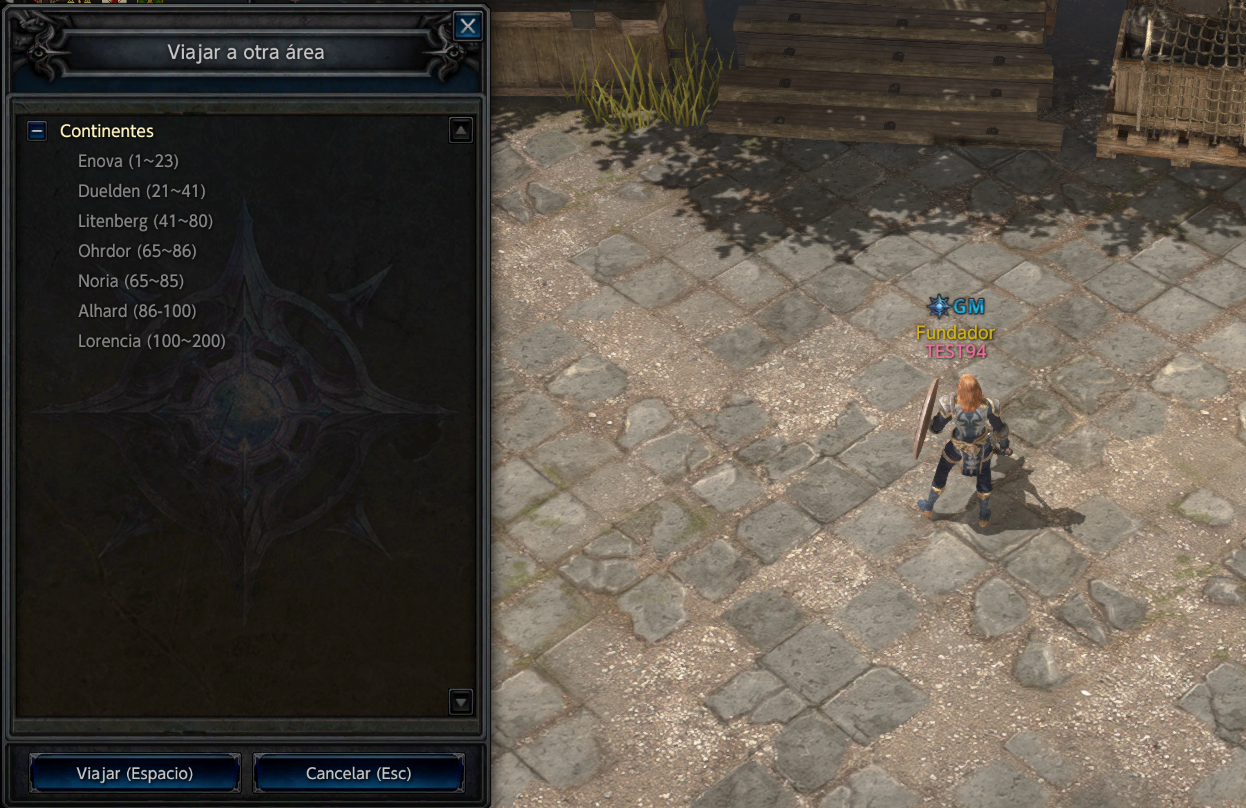Select Alhard (86-100) entry
This screenshot has height=808, width=1246.
point(137,311)
